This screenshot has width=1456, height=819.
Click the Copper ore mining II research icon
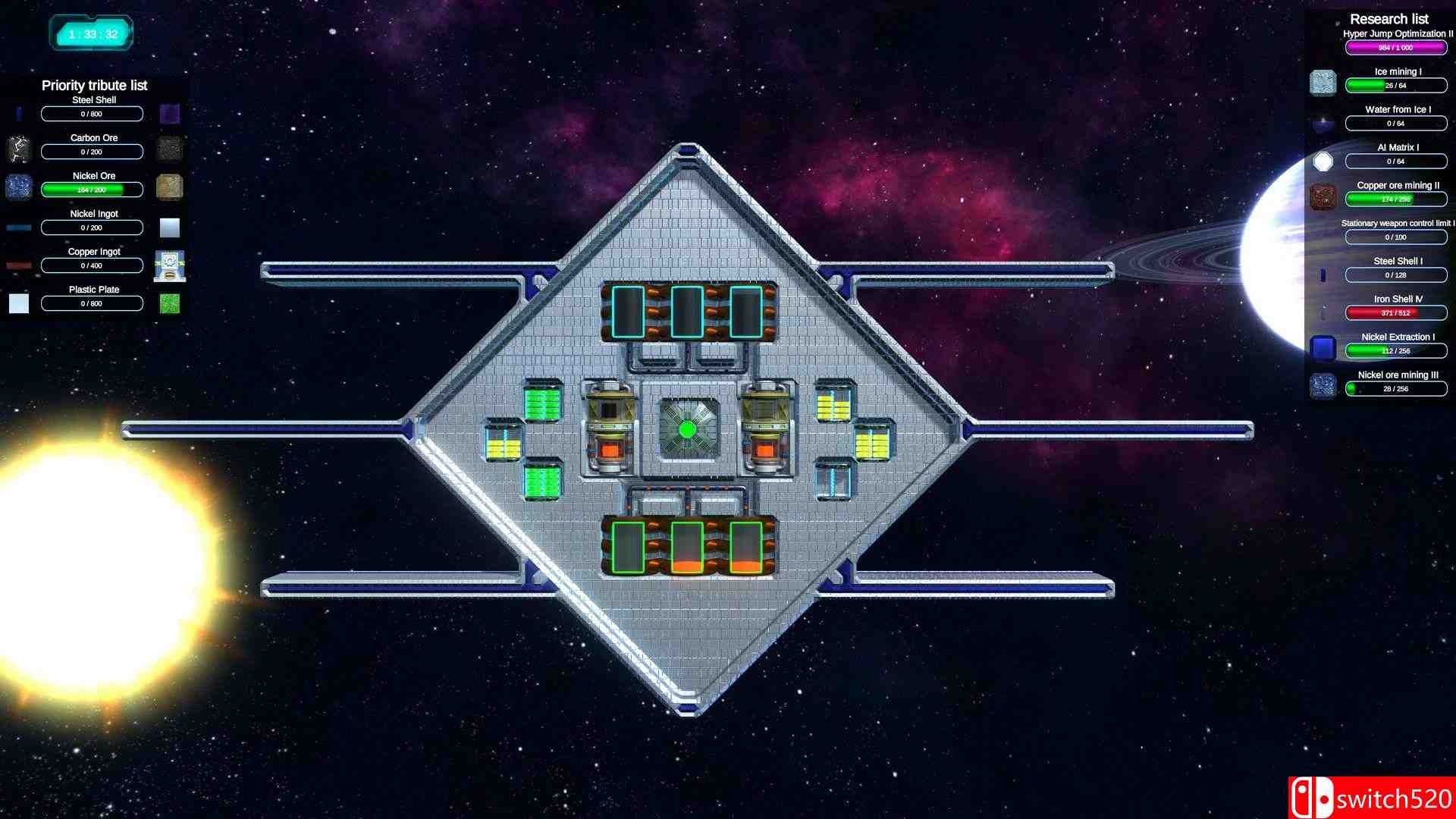(x=1323, y=196)
